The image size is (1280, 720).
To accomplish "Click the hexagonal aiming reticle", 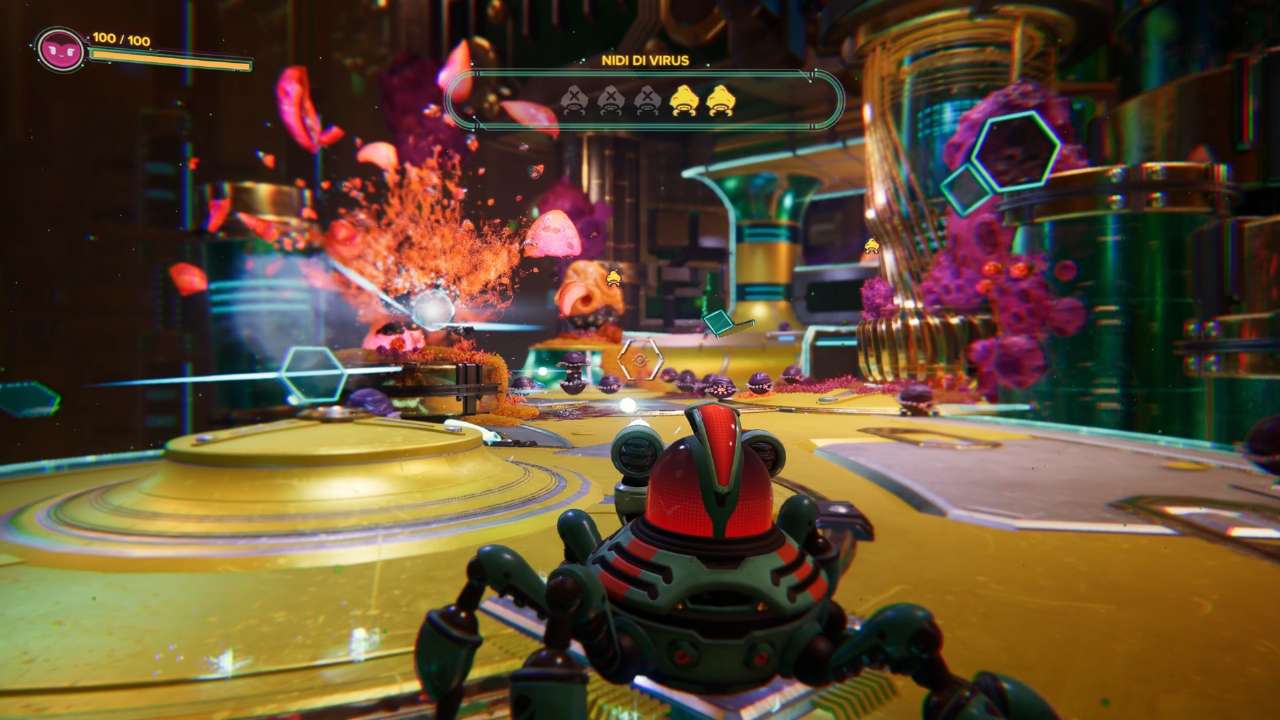I will [640, 359].
